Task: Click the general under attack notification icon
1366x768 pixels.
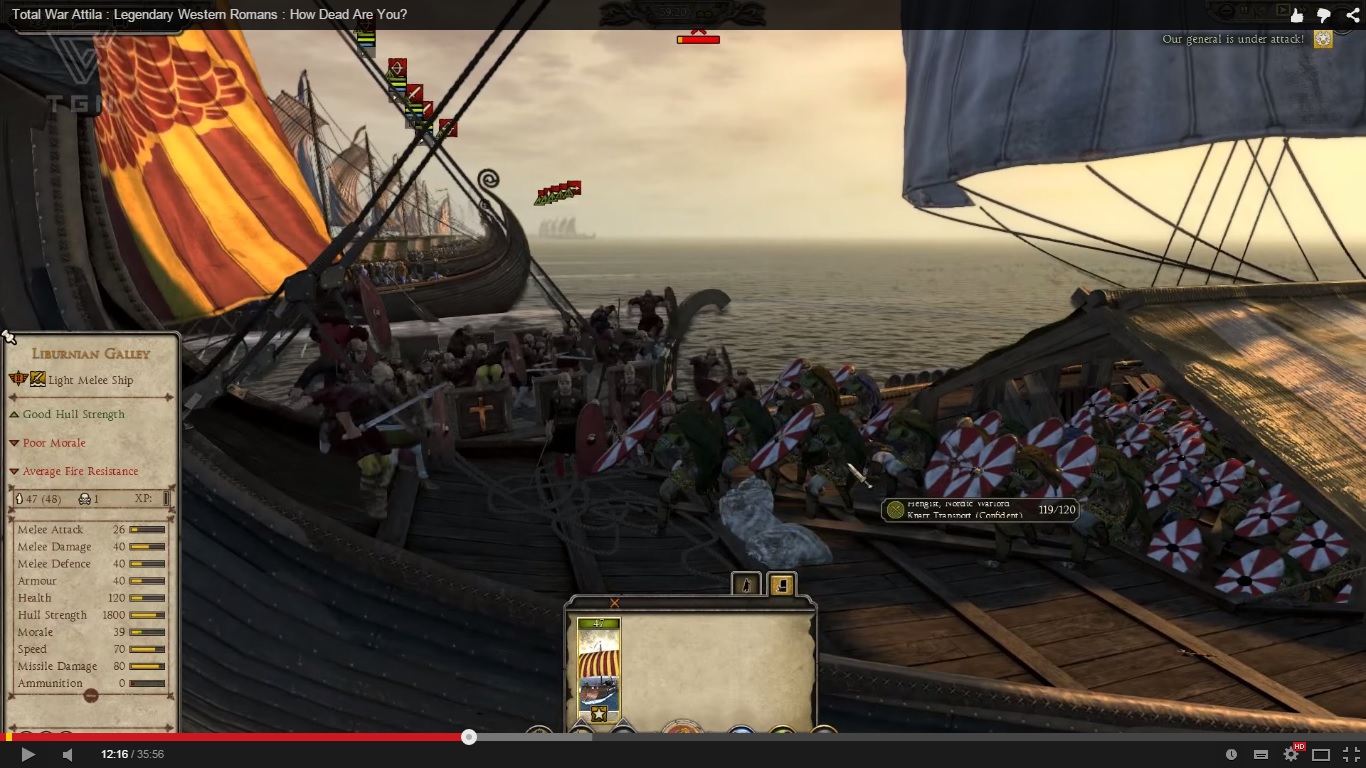Action: tap(1323, 39)
